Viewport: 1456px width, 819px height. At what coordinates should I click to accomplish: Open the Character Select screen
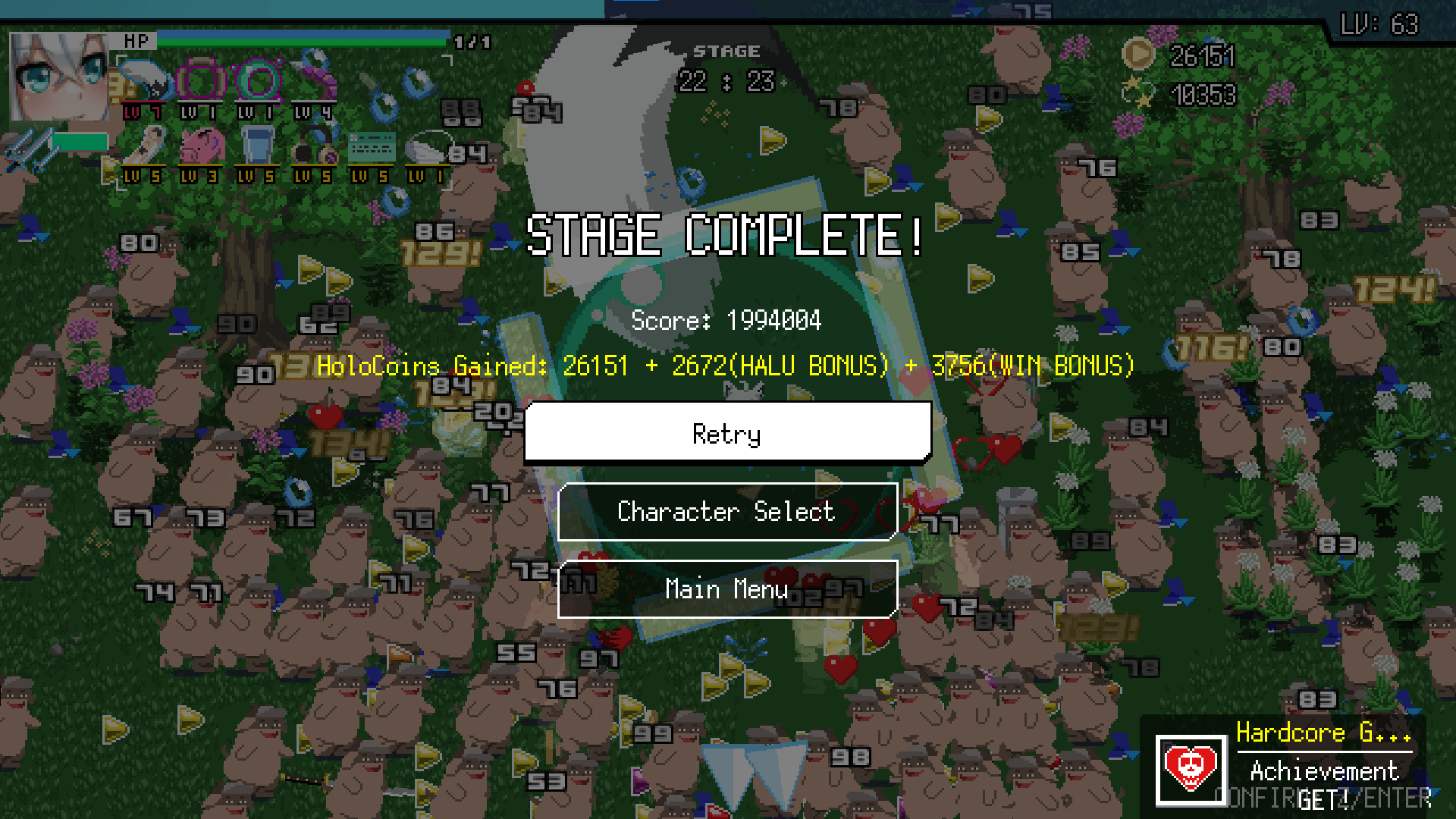[726, 512]
